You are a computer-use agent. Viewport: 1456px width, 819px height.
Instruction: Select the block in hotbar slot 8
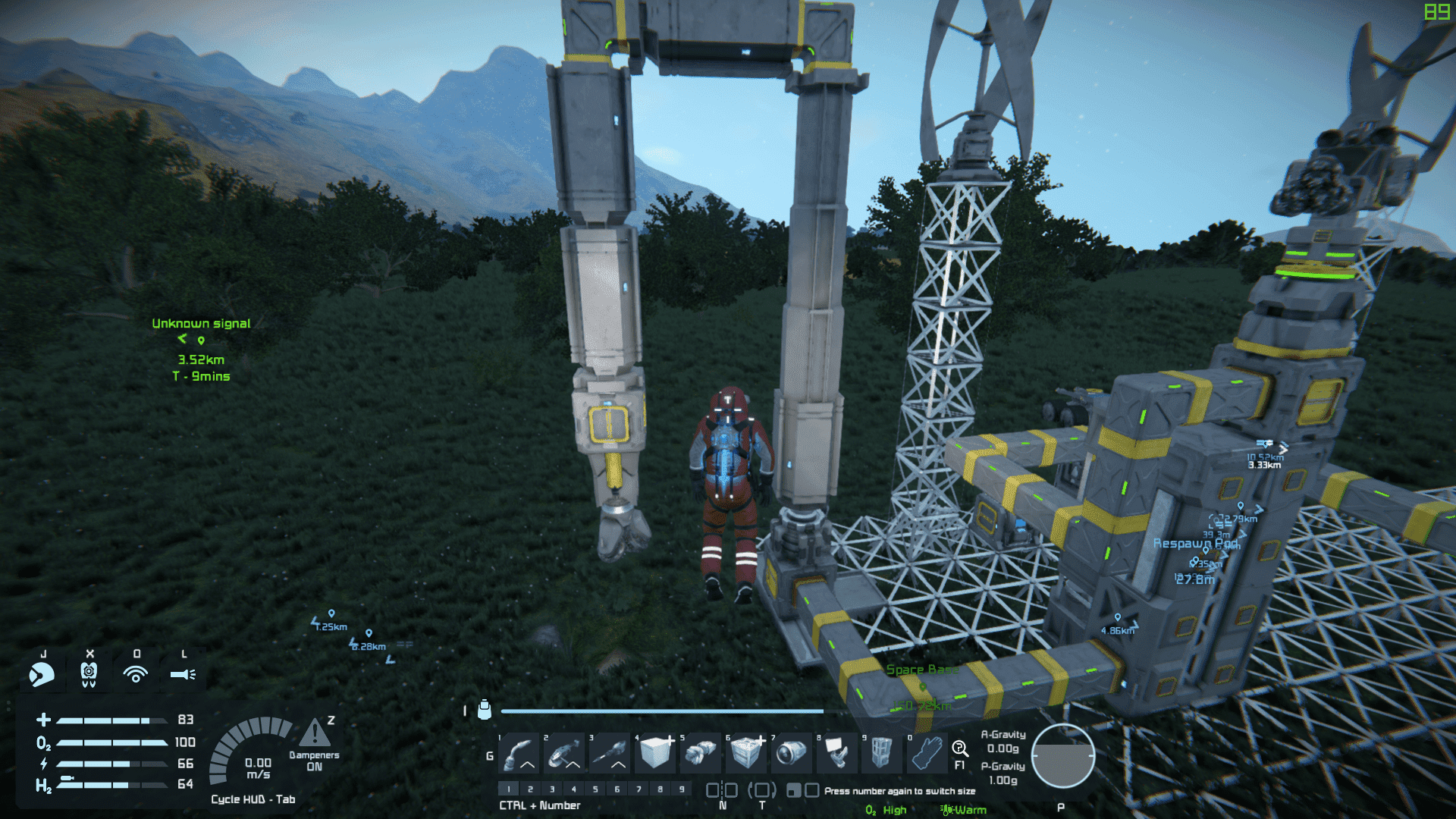(836, 753)
